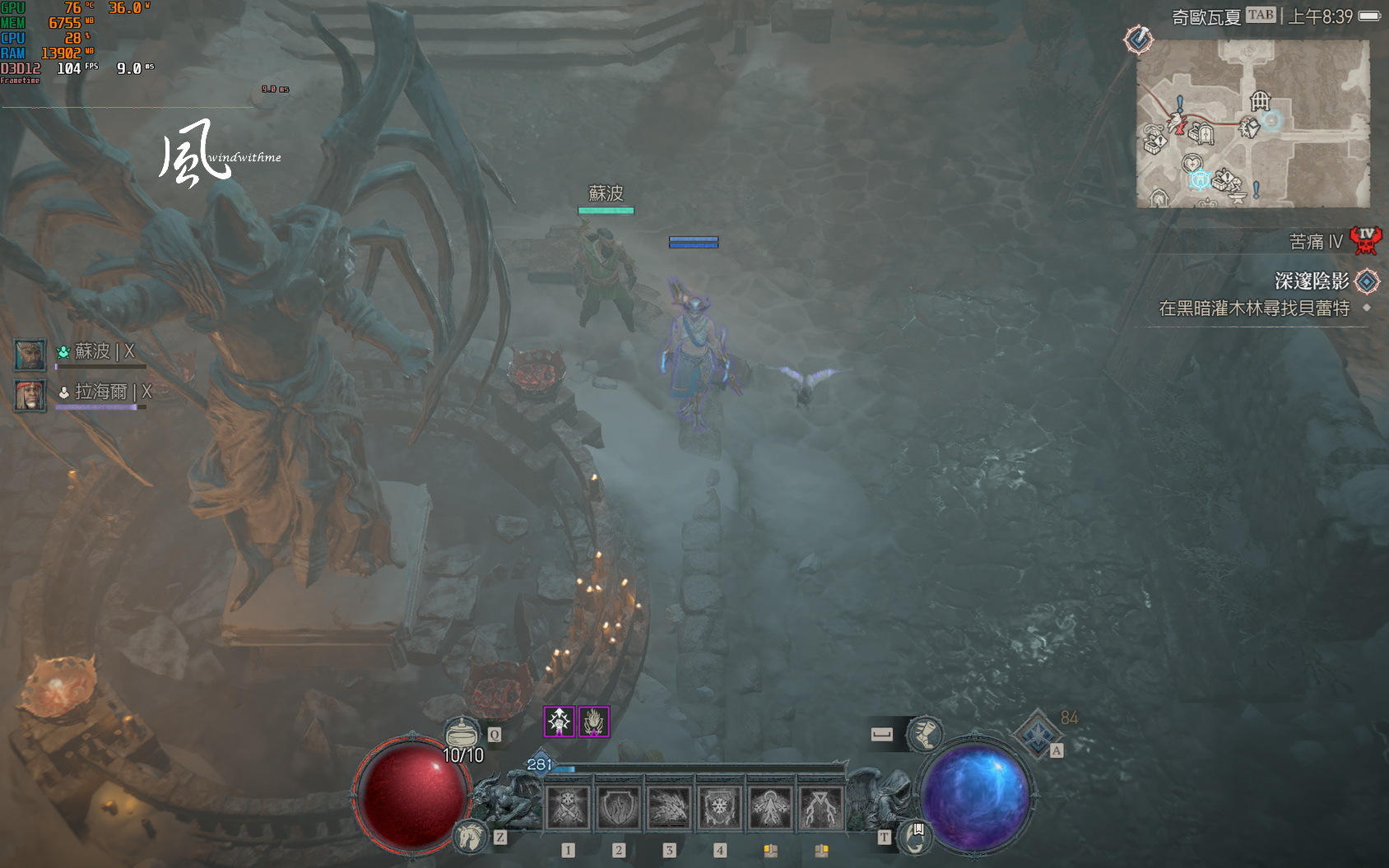Select the fist burst buff icon
The width and height of the screenshot is (1389, 868).
pyautogui.click(x=560, y=722)
